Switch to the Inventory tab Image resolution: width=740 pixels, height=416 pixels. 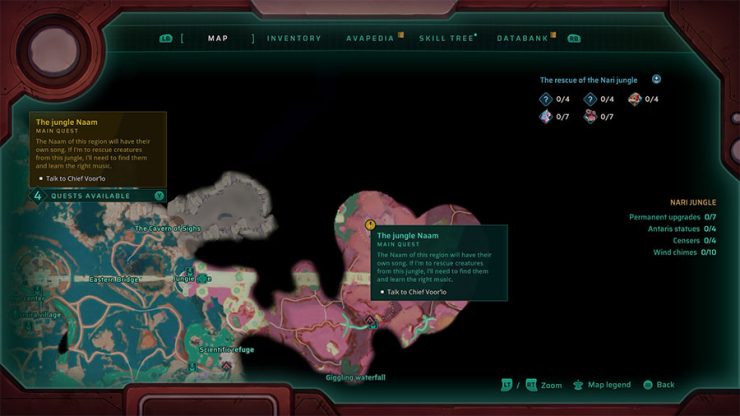pos(294,38)
